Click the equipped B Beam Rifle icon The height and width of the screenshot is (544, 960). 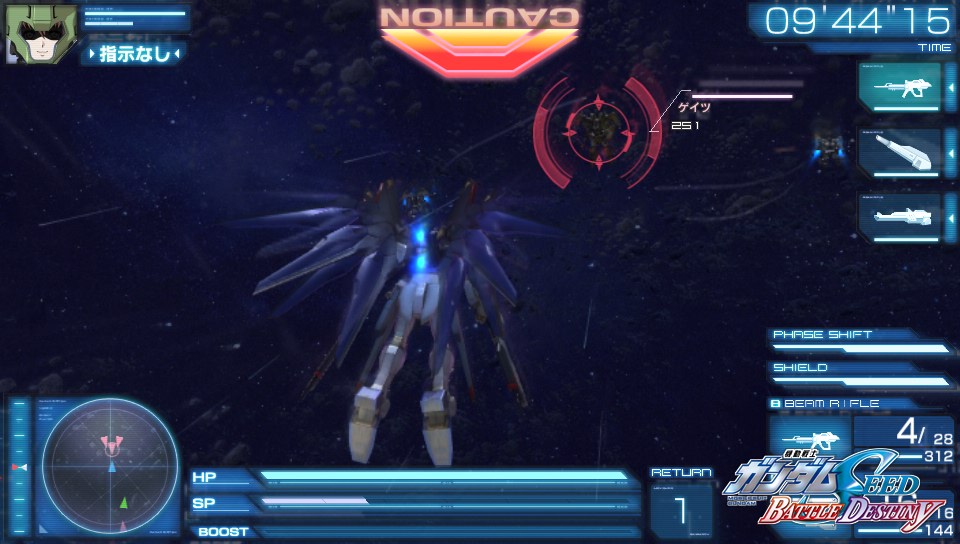(x=807, y=439)
